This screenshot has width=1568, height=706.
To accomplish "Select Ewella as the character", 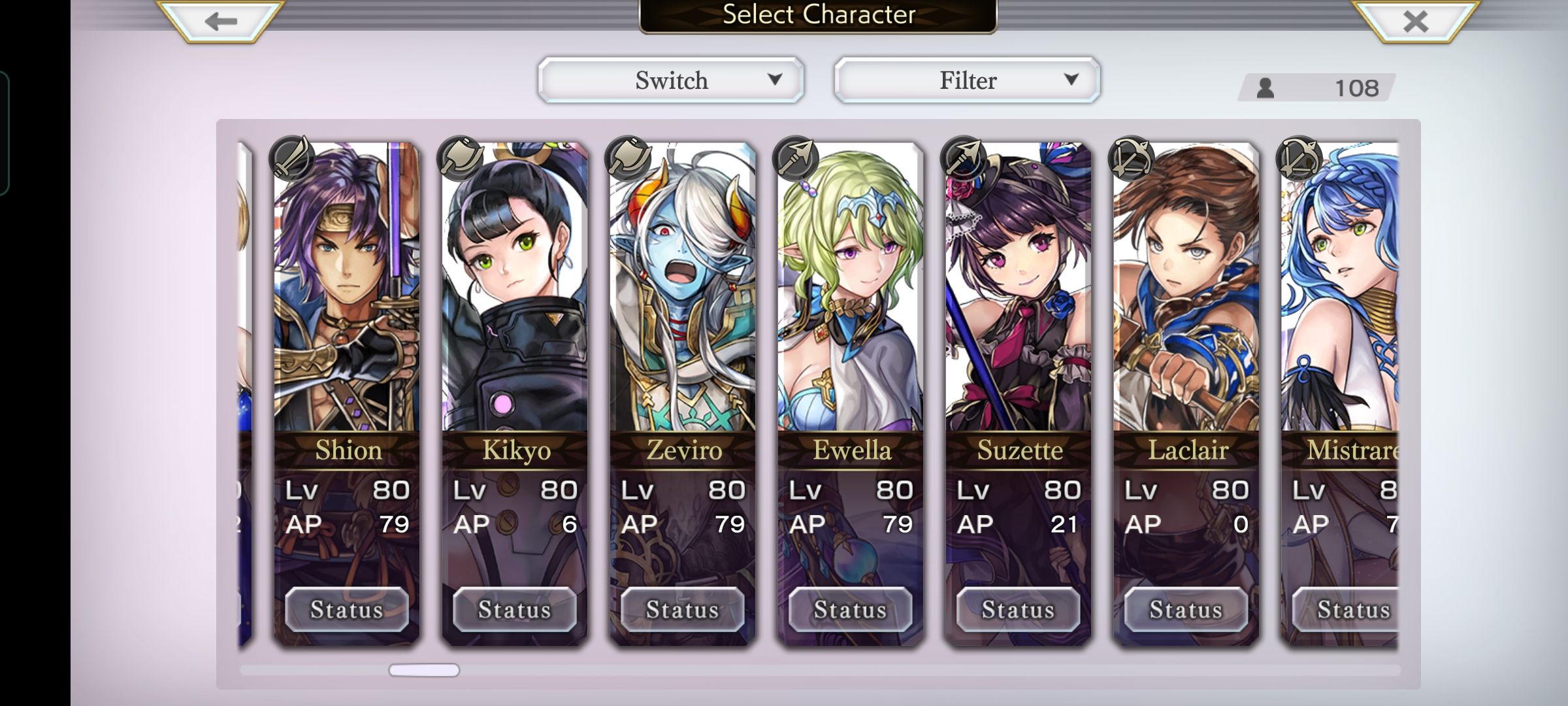I will click(850, 294).
